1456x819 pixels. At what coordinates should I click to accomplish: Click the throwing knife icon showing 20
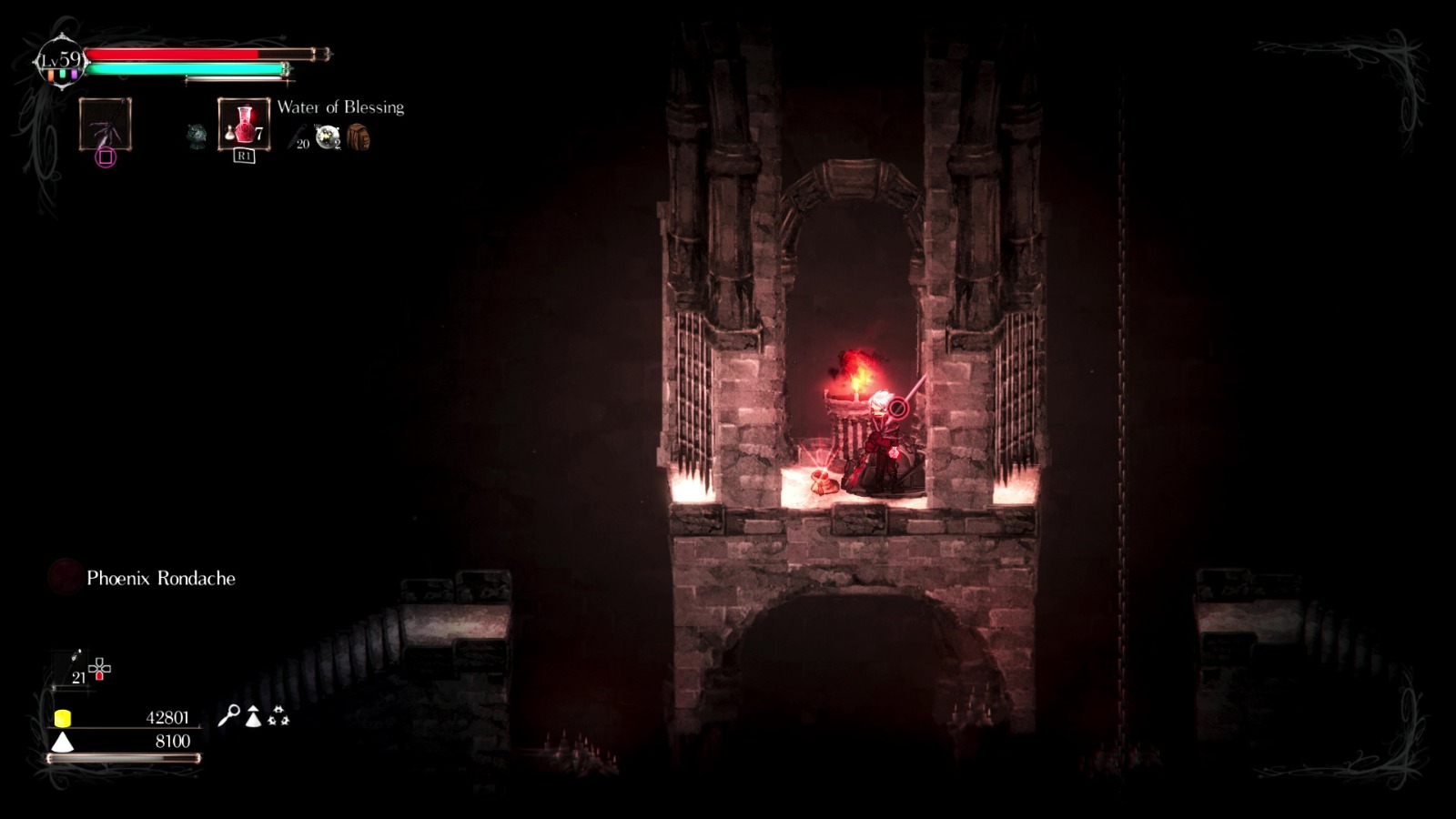(295, 136)
